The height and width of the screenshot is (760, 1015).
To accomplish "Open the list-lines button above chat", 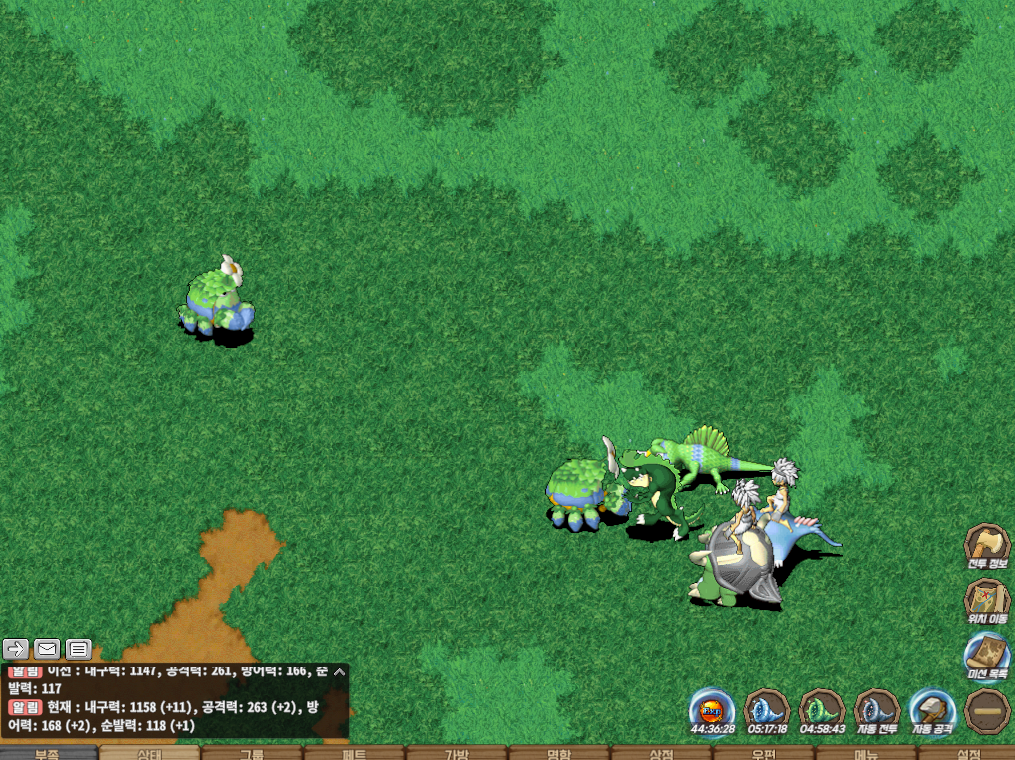I will tap(79, 649).
